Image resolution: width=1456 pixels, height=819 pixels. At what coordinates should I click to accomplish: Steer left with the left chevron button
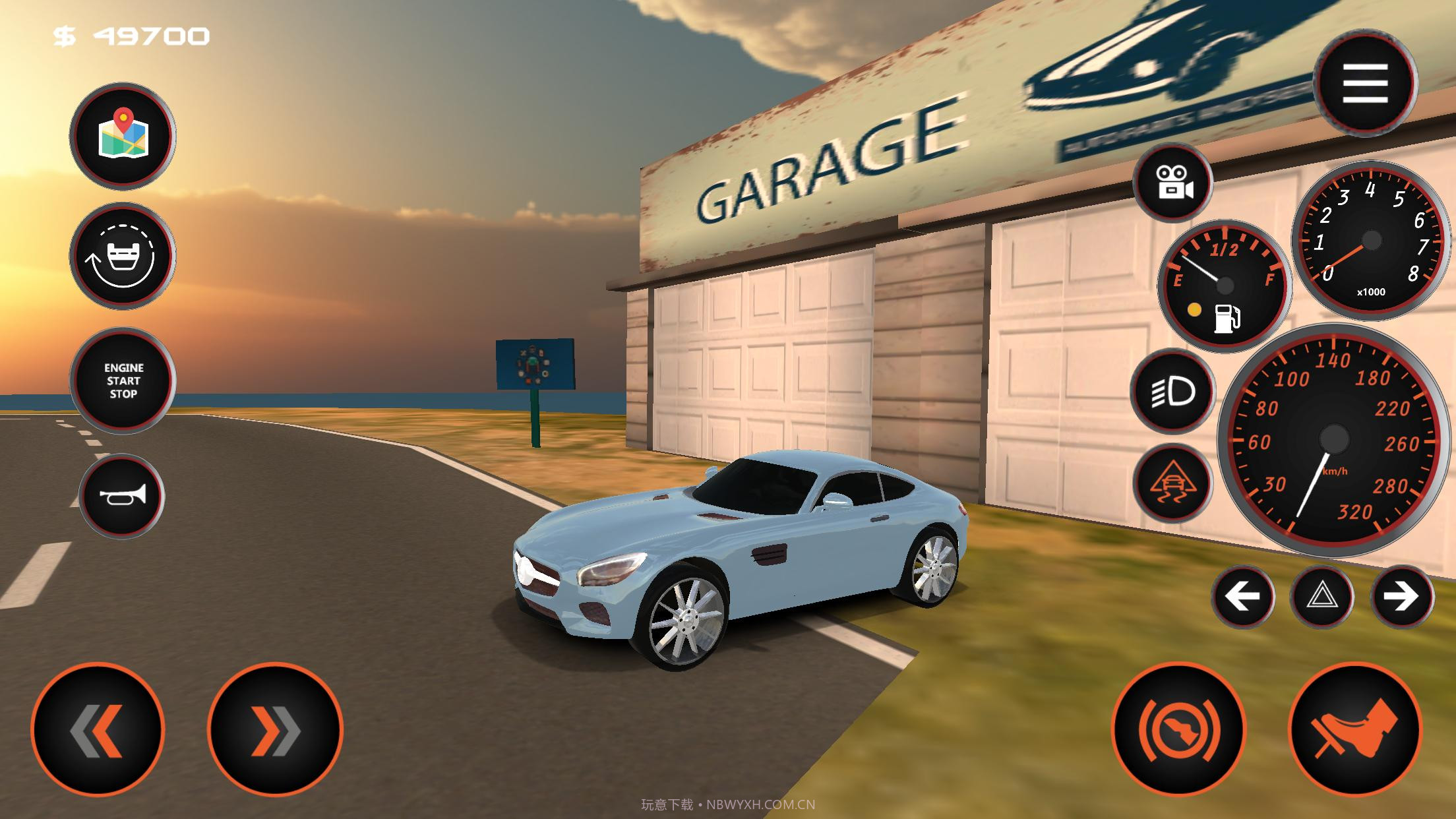pos(97,730)
